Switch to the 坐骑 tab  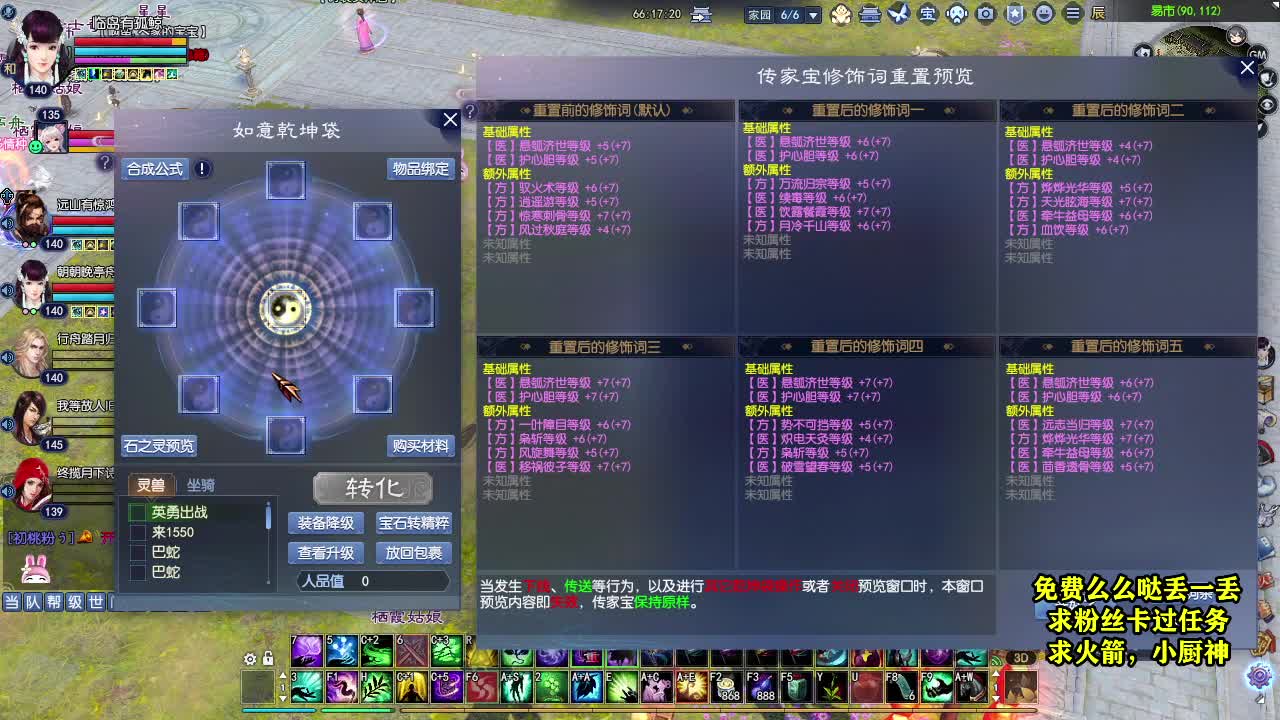[x=202, y=485]
